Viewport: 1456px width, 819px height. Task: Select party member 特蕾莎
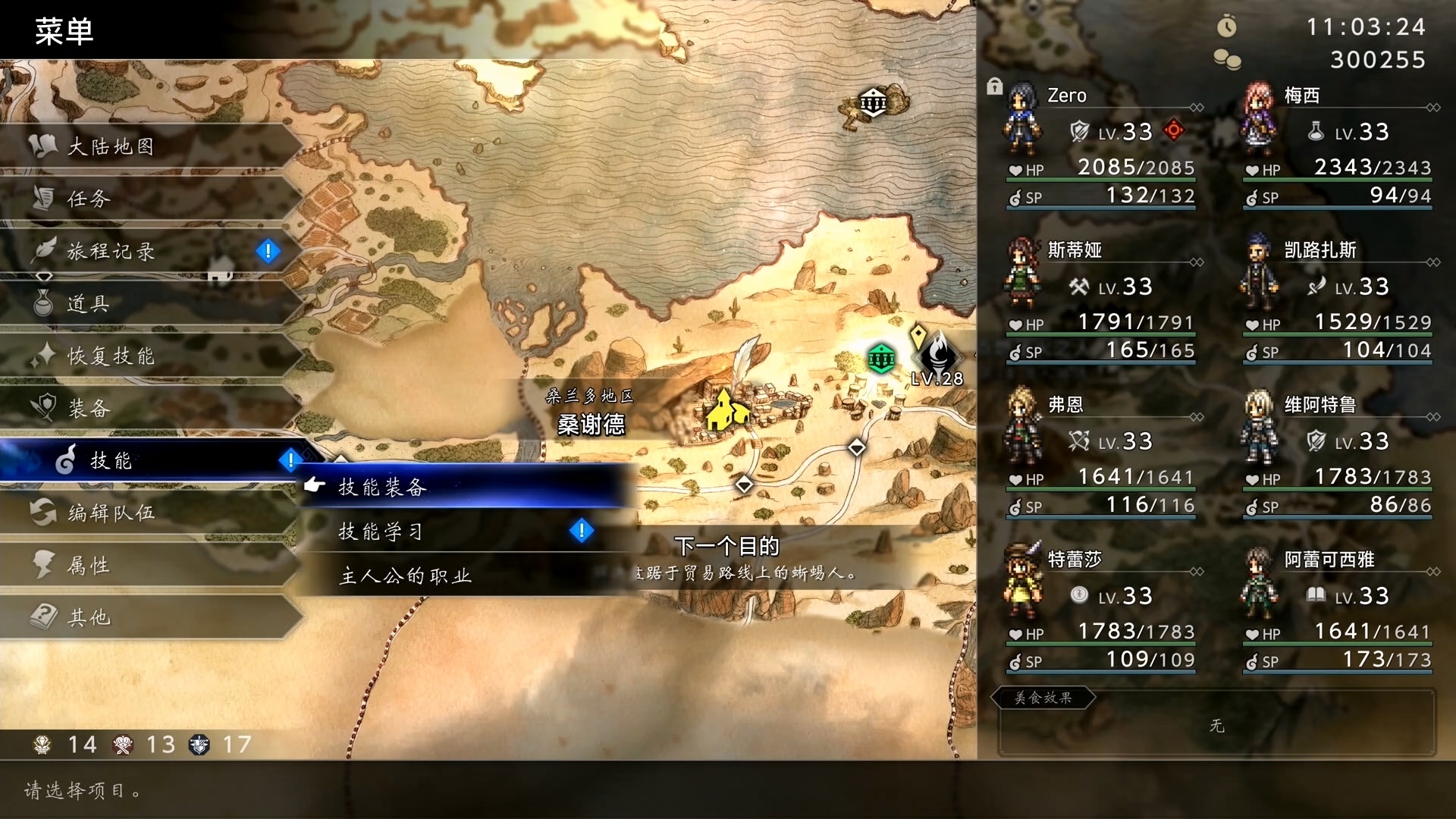(x=1101, y=610)
